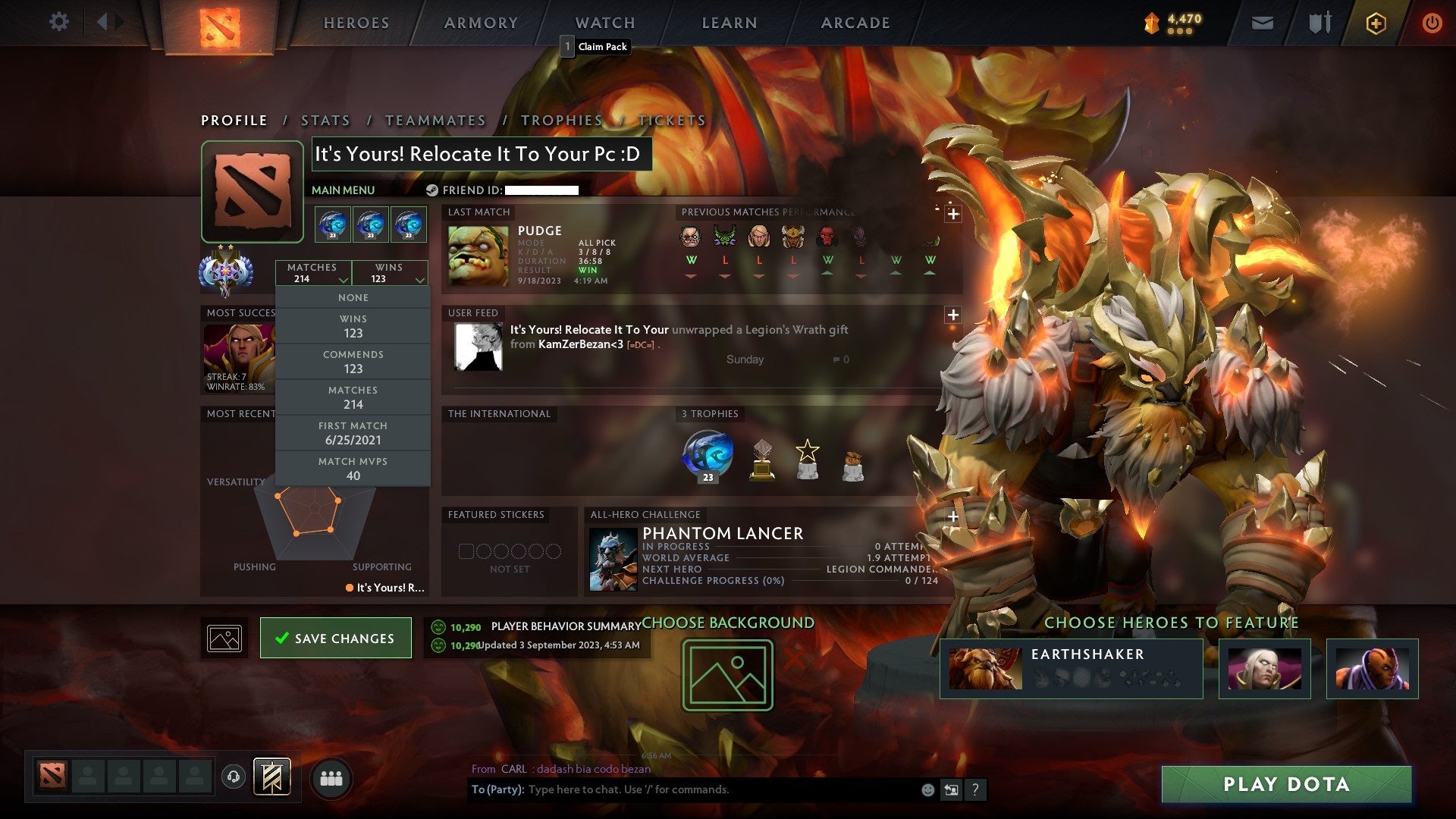This screenshot has height=819, width=1456.
Task: Open the settings gear
Action: pos(59,22)
